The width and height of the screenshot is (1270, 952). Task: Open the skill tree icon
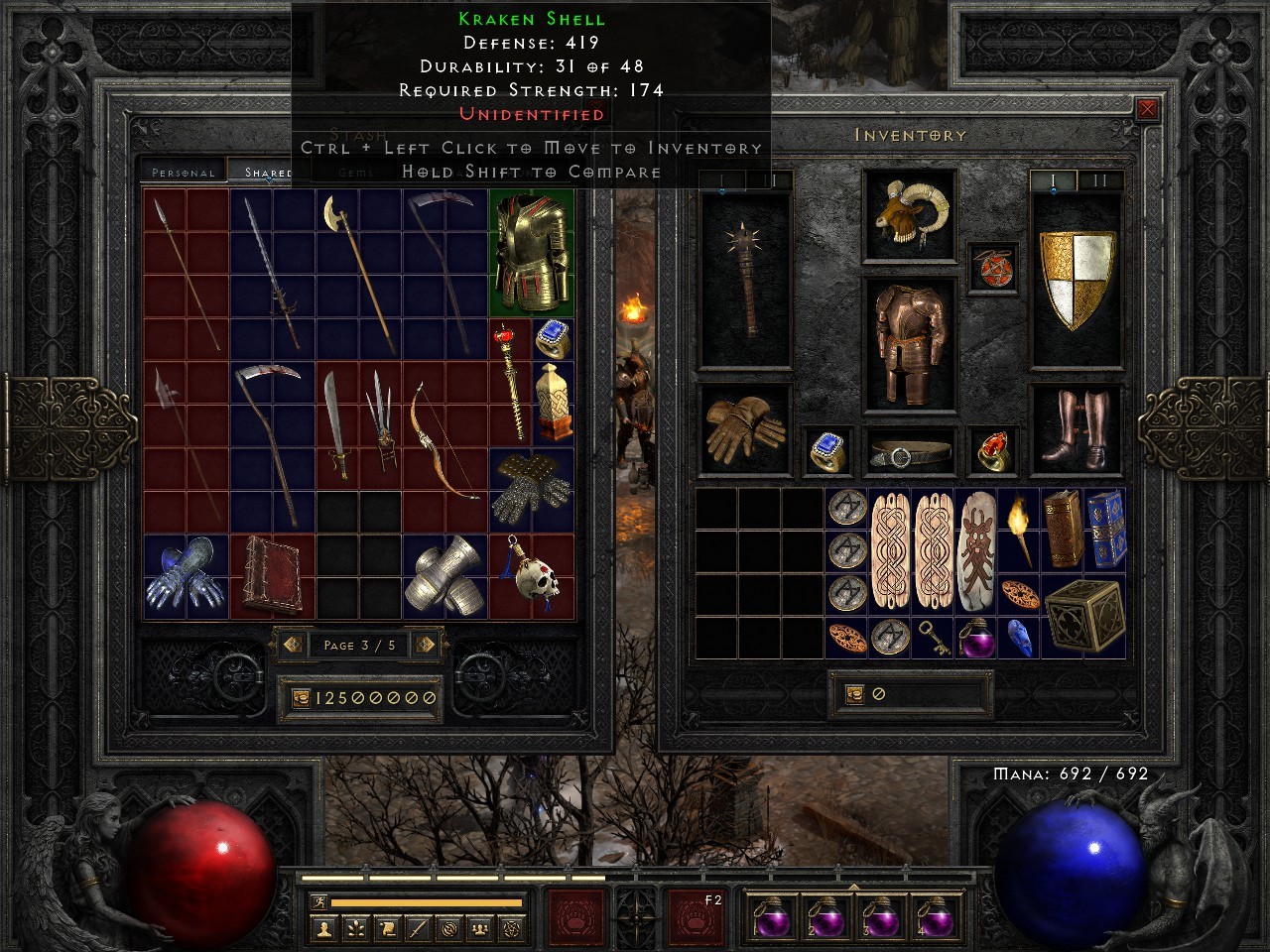(357, 929)
